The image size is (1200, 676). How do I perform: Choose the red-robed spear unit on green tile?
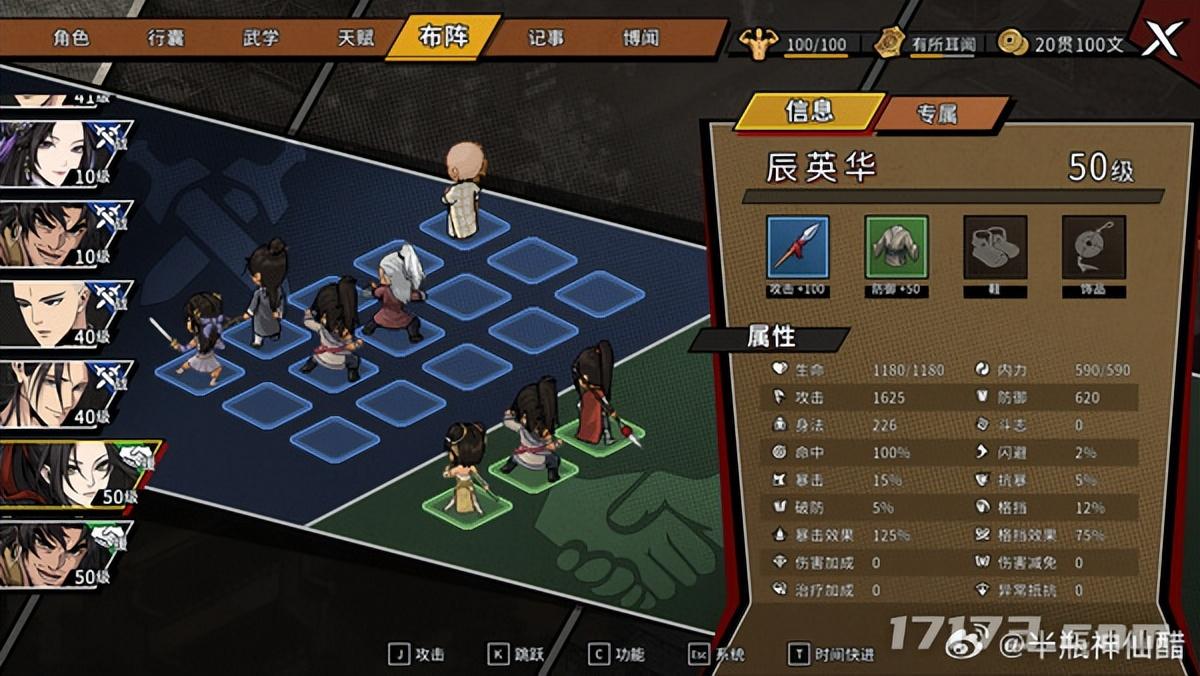[593, 392]
